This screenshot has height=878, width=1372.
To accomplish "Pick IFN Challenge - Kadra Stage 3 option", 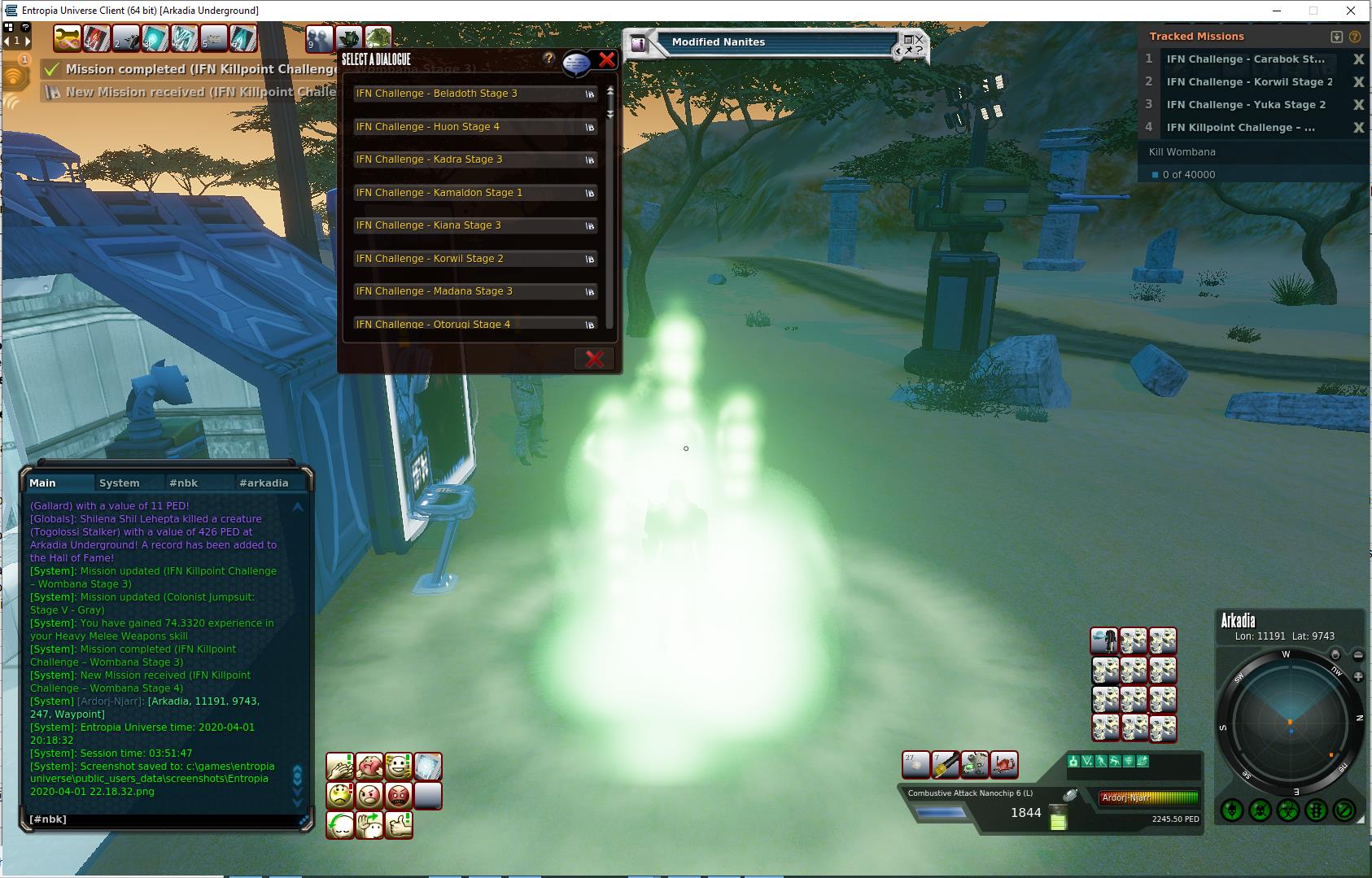I will point(475,159).
